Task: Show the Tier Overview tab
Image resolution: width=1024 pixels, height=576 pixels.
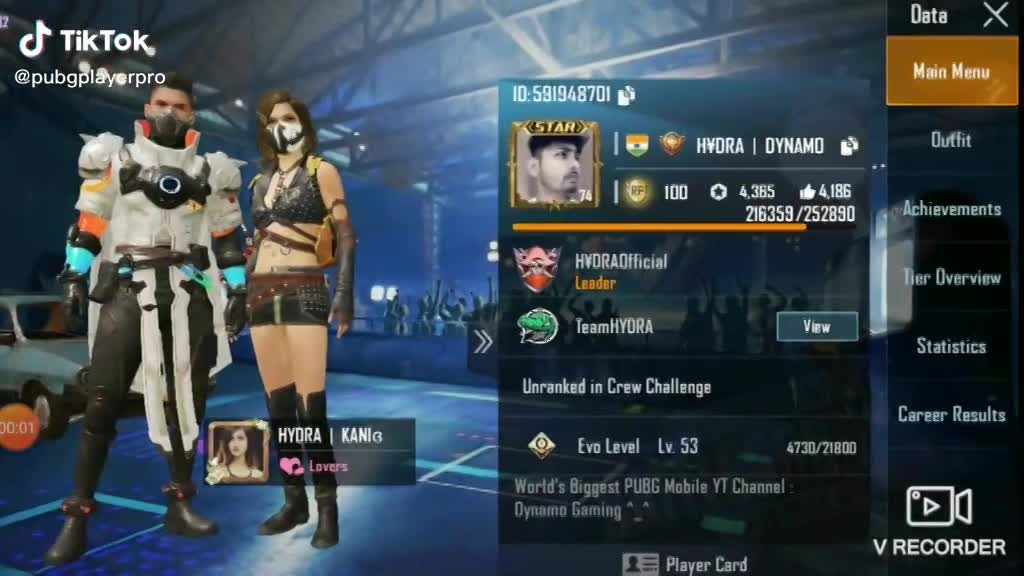Action: click(x=950, y=278)
